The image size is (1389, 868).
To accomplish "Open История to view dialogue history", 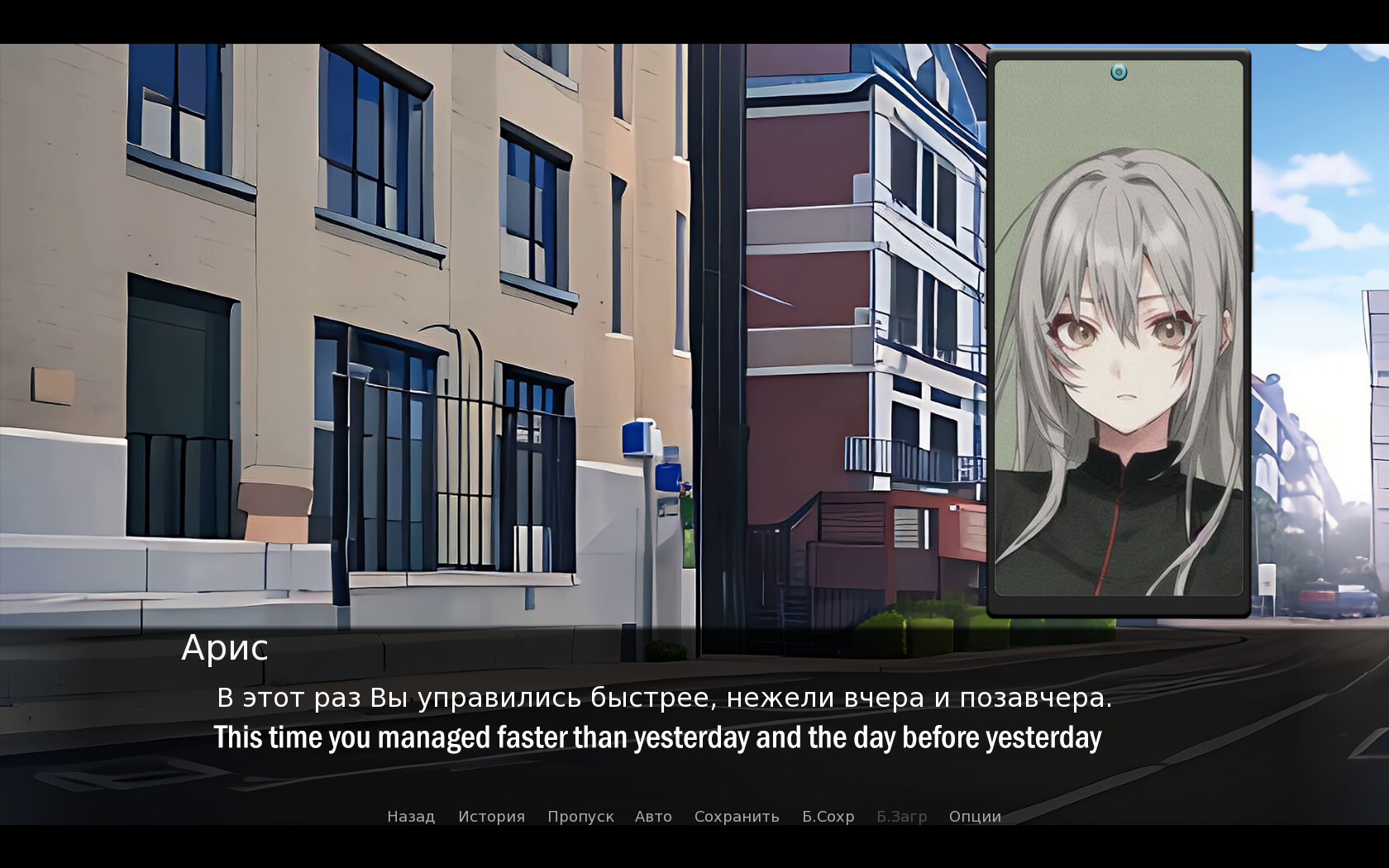I will pyautogui.click(x=491, y=816).
